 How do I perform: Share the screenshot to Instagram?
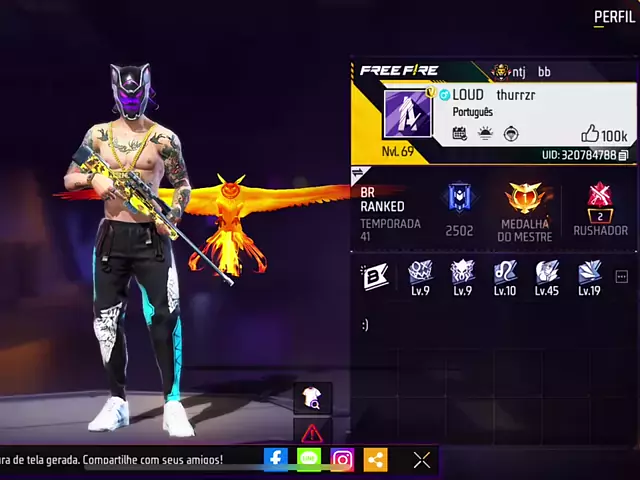[x=342, y=459]
